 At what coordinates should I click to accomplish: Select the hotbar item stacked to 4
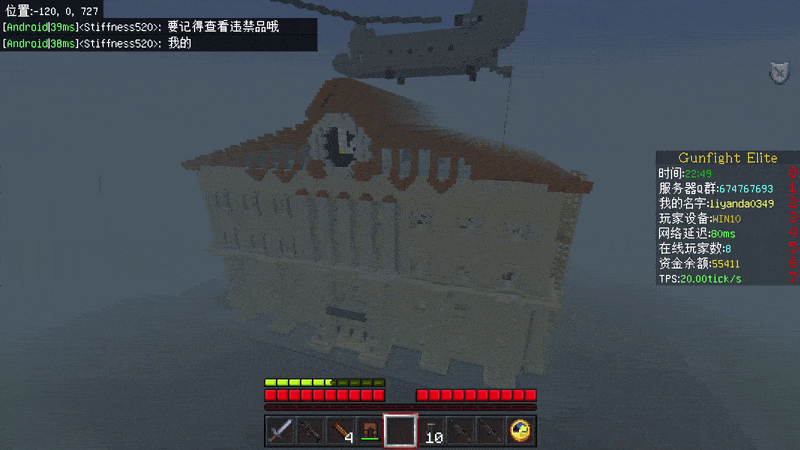click(x=340, y=431)
